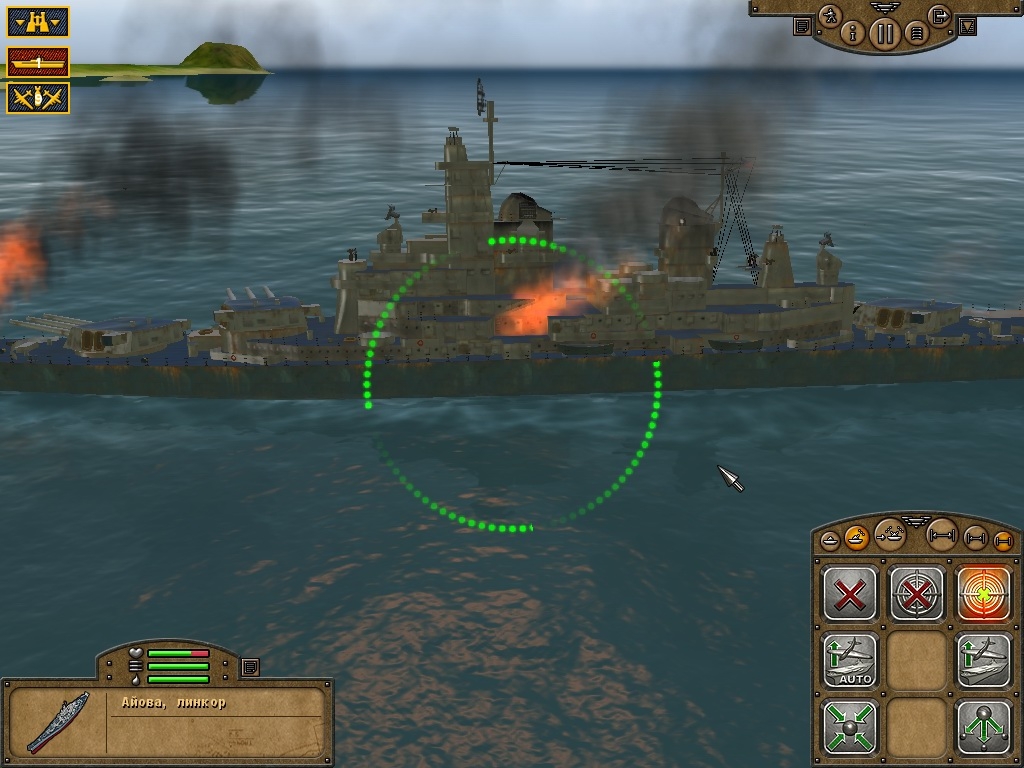Select the highlighted ship-under-fire stance icon
The width and height of the screenshot is (1024, 768).
[857, 538]
